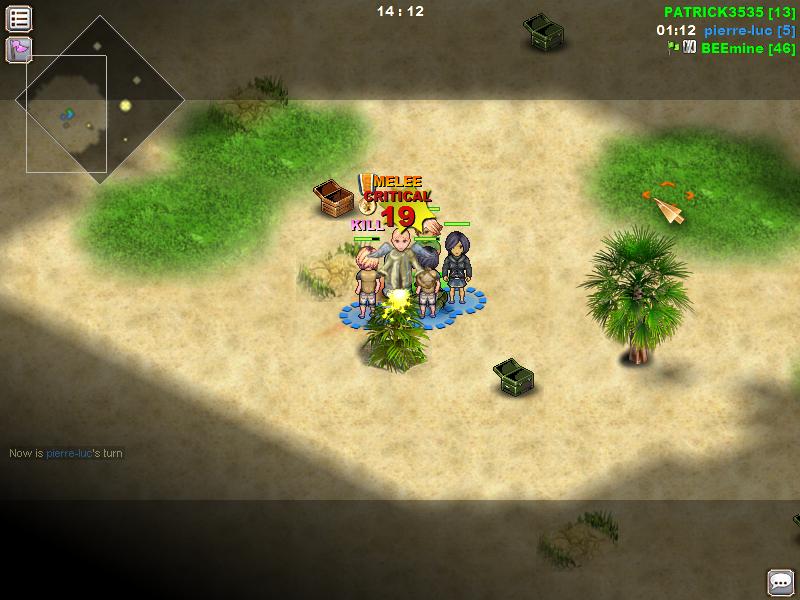
Task: Open the chat speech bubble button
Action: (781, 582)
